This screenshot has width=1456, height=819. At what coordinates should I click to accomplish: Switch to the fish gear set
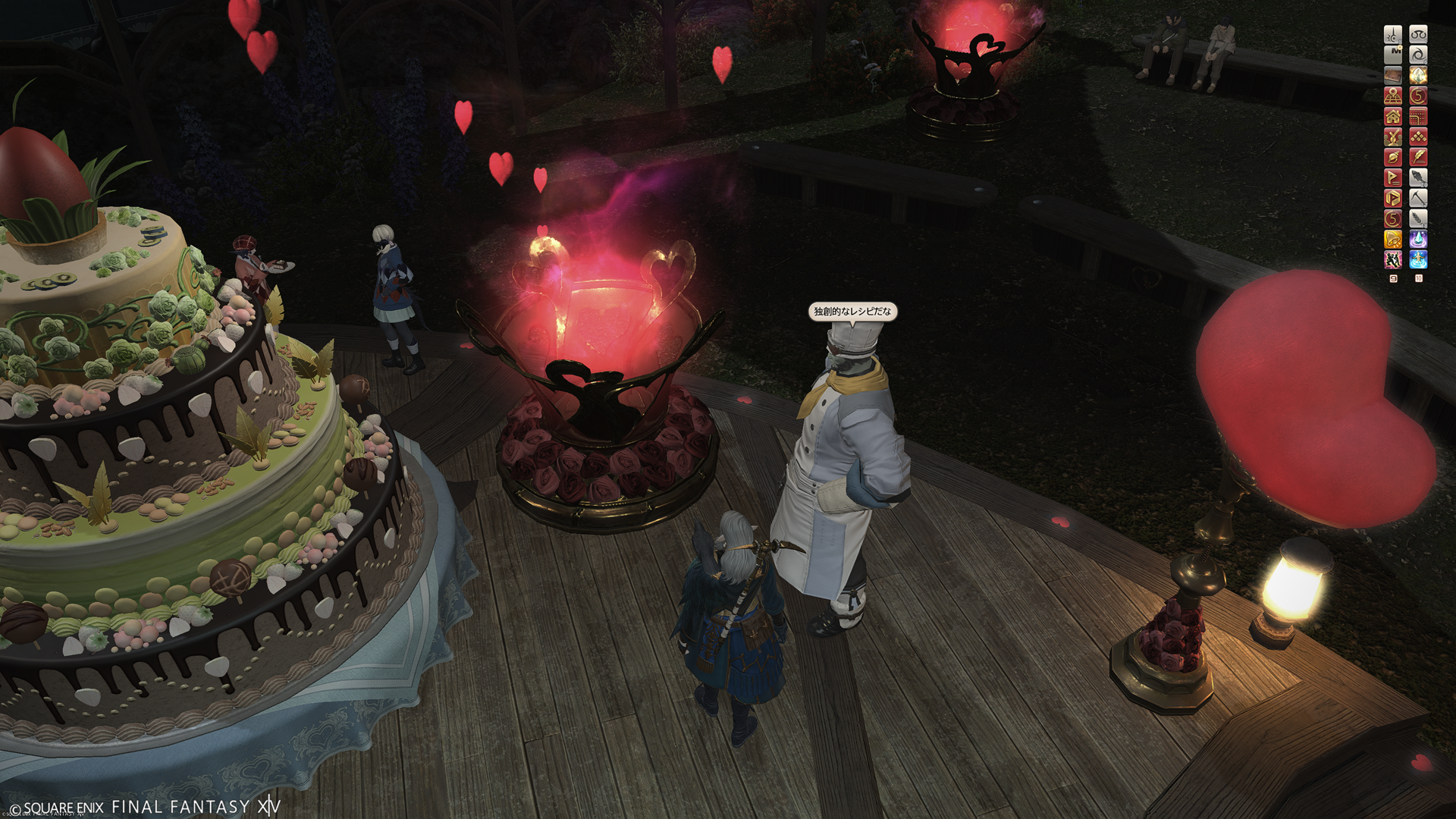tap(1418, 177)
